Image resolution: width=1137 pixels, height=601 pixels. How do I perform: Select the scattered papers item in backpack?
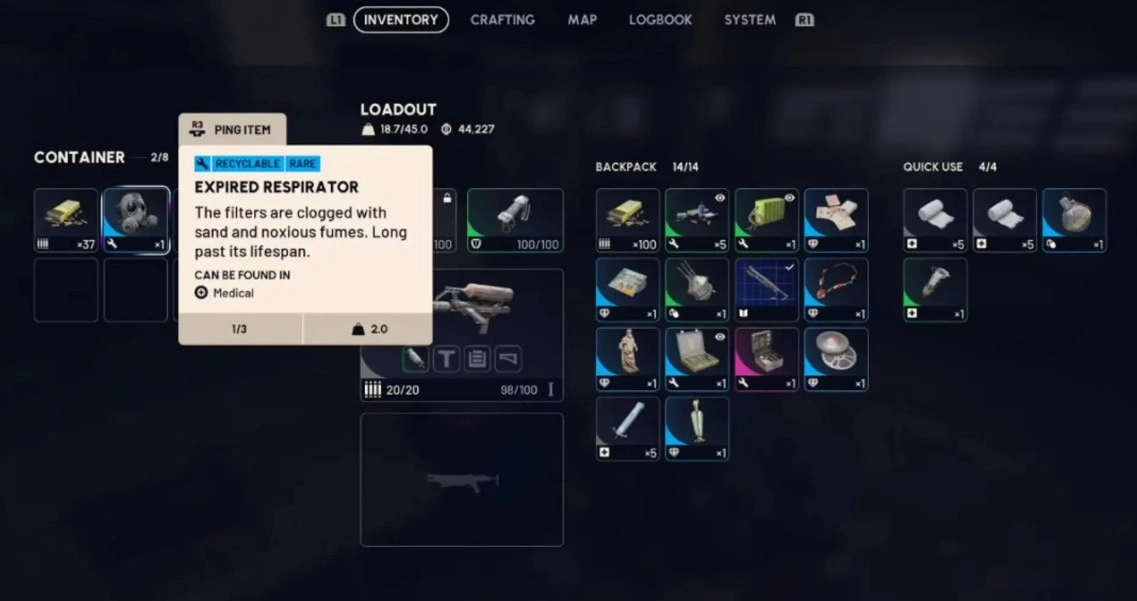tap(836, 220)
